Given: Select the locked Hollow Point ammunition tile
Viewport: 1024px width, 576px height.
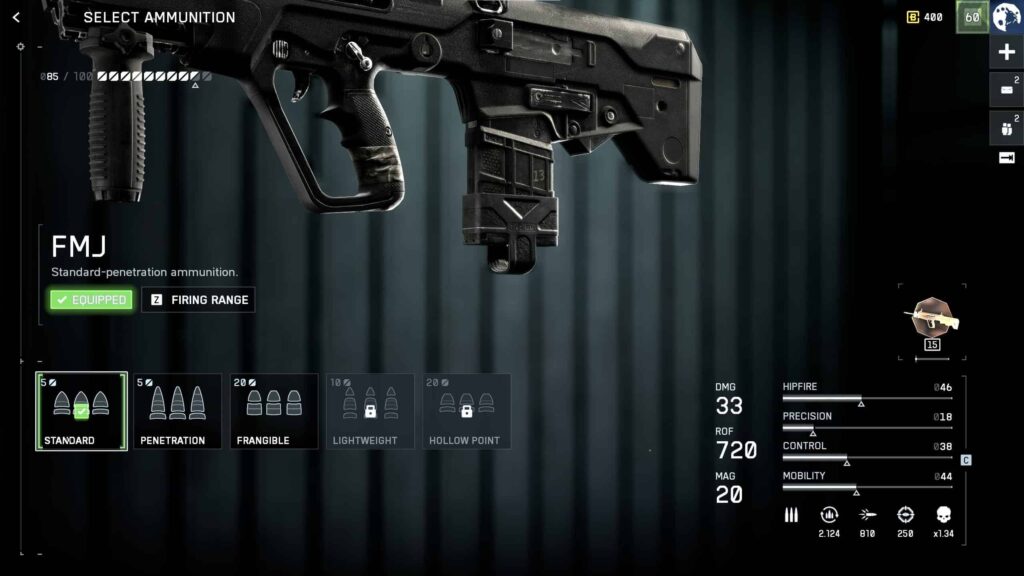Looking at the screenshot, I should click(466, 411).
